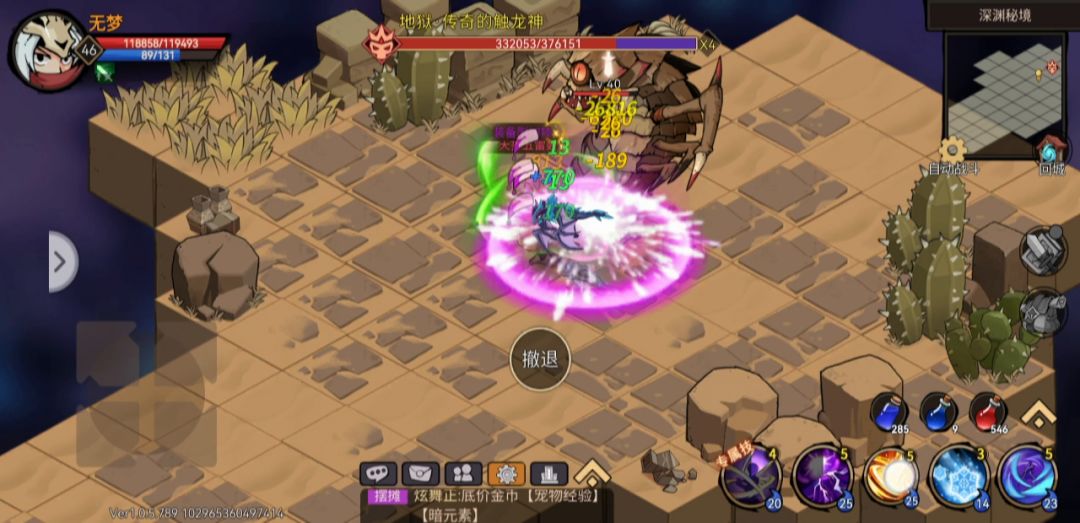Expand the left side panel arrow
The image size is (1080, 523).
click(61, 262)
